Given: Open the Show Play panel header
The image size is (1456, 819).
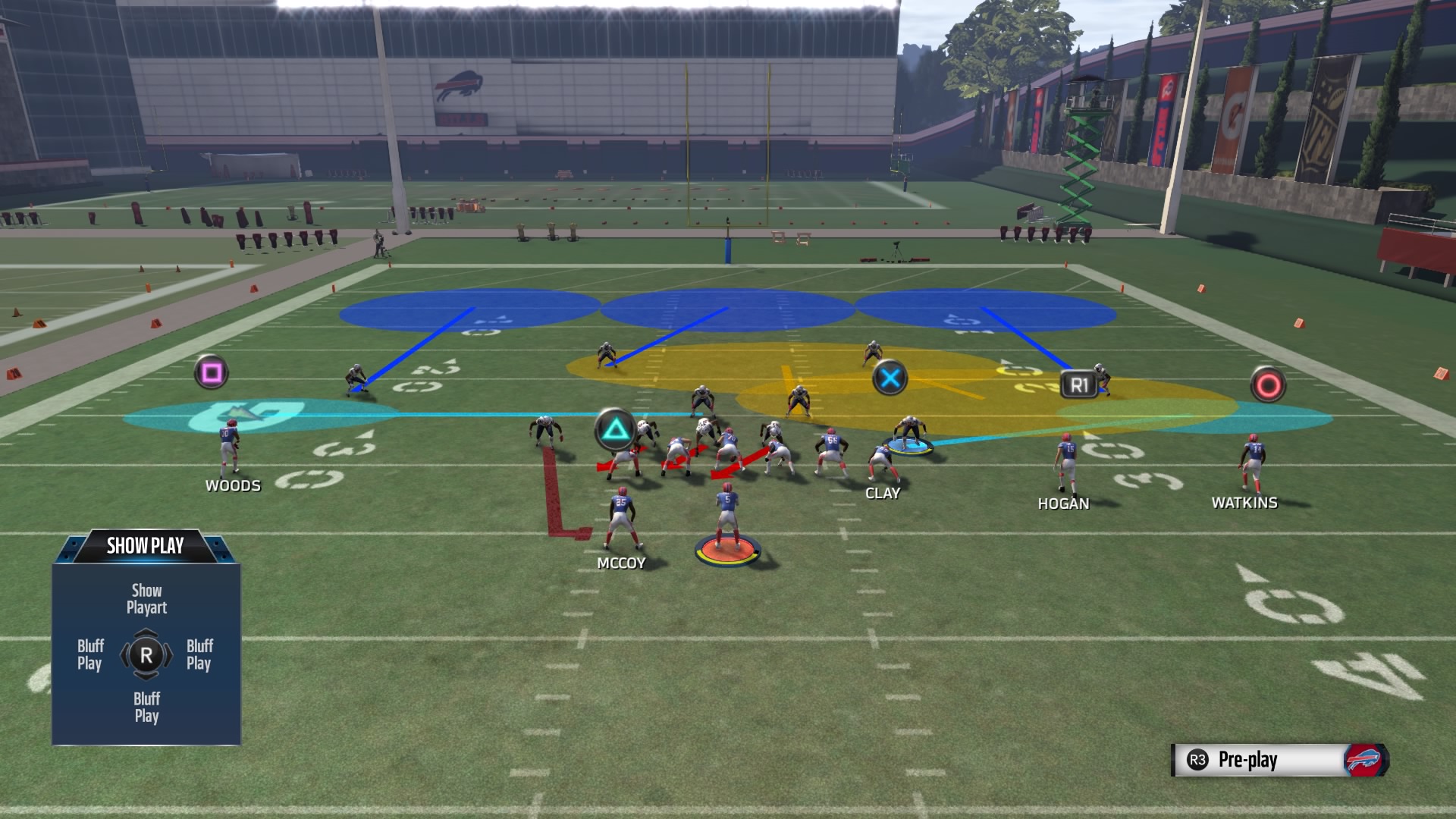Looking at the screenshot, I should 146,543.
